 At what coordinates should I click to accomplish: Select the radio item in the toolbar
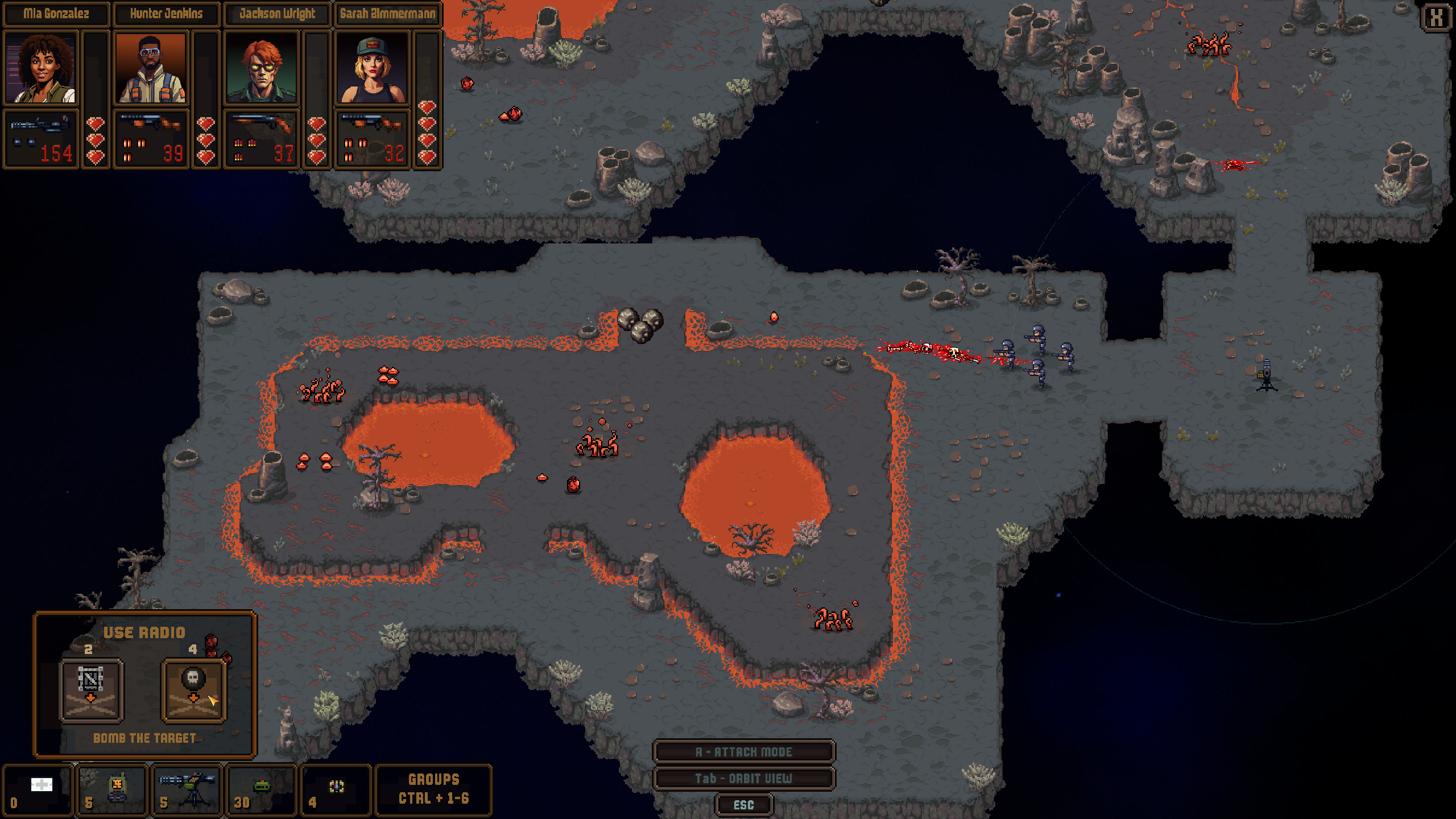112,791
